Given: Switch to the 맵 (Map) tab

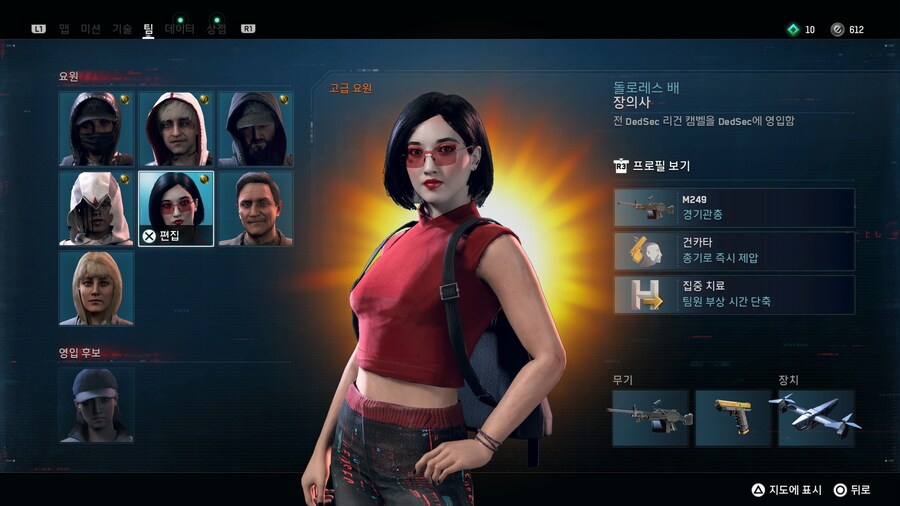Looking at the screenshot, I should [x=64, y=29].
